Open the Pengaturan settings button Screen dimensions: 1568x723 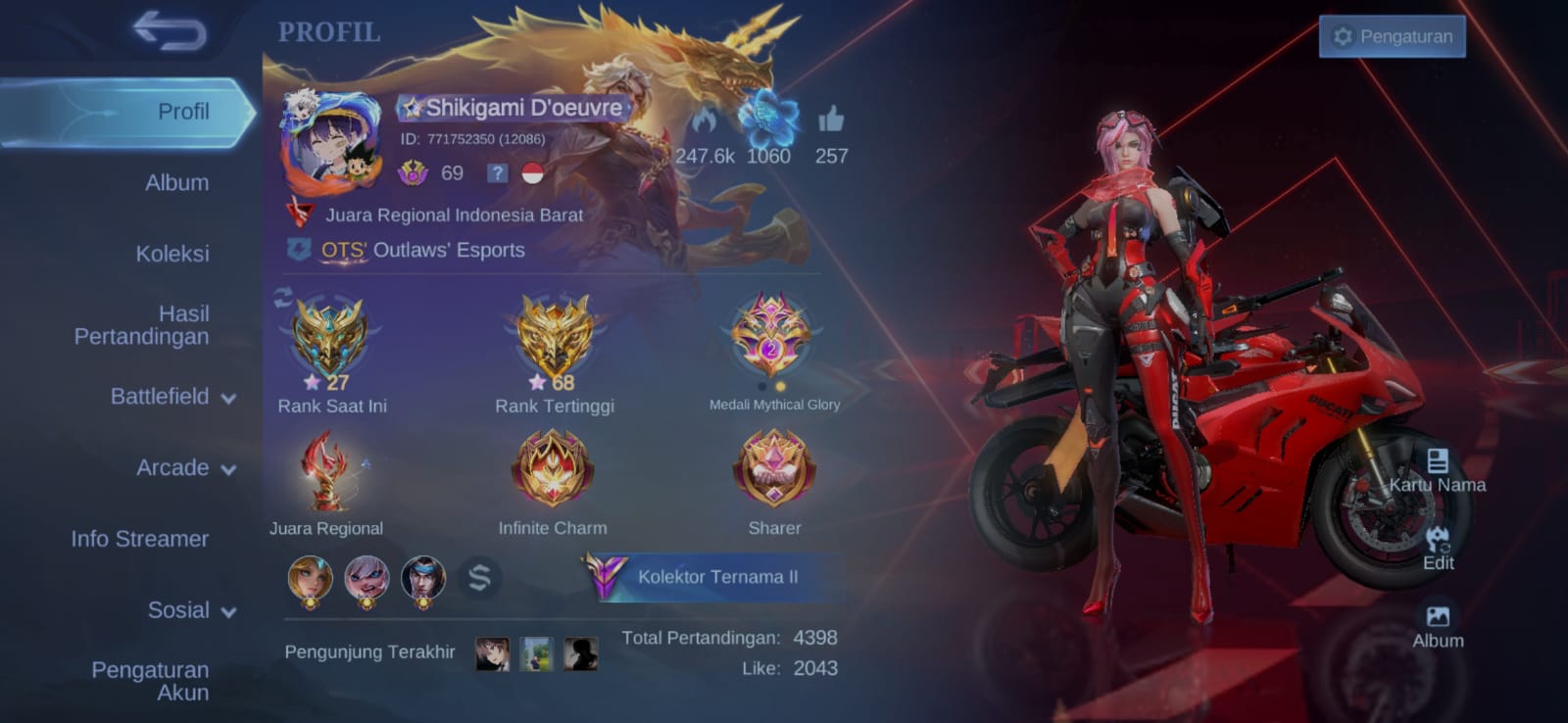pos(1392,37)
